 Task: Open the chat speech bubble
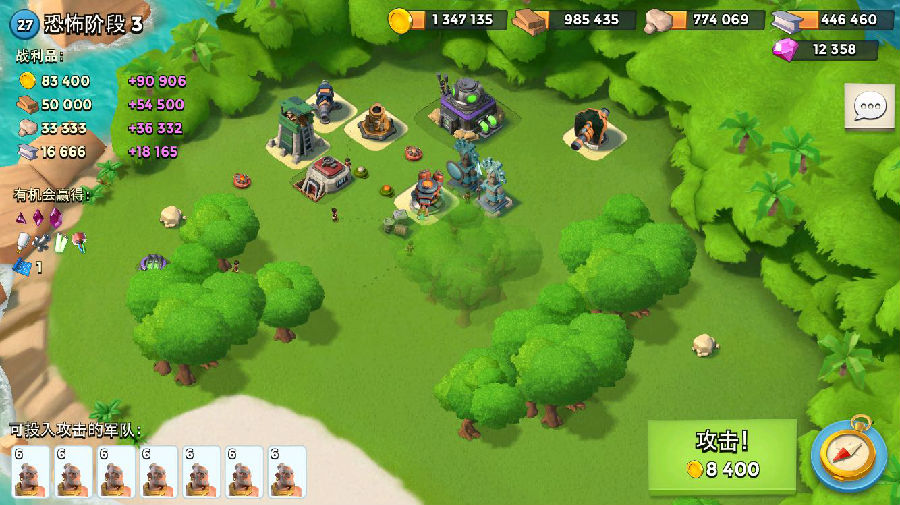(869, 107)
